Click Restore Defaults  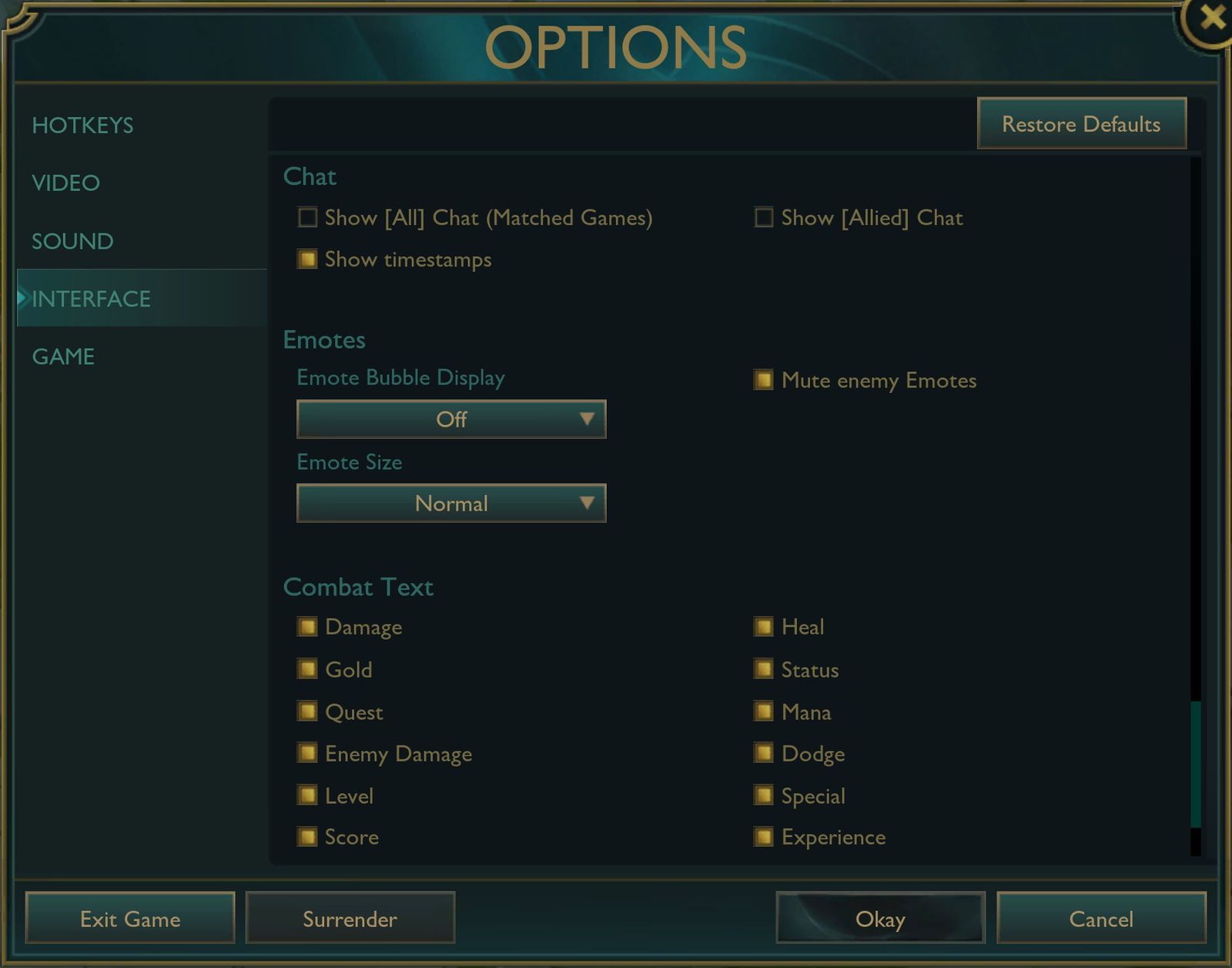(1081, 123)
